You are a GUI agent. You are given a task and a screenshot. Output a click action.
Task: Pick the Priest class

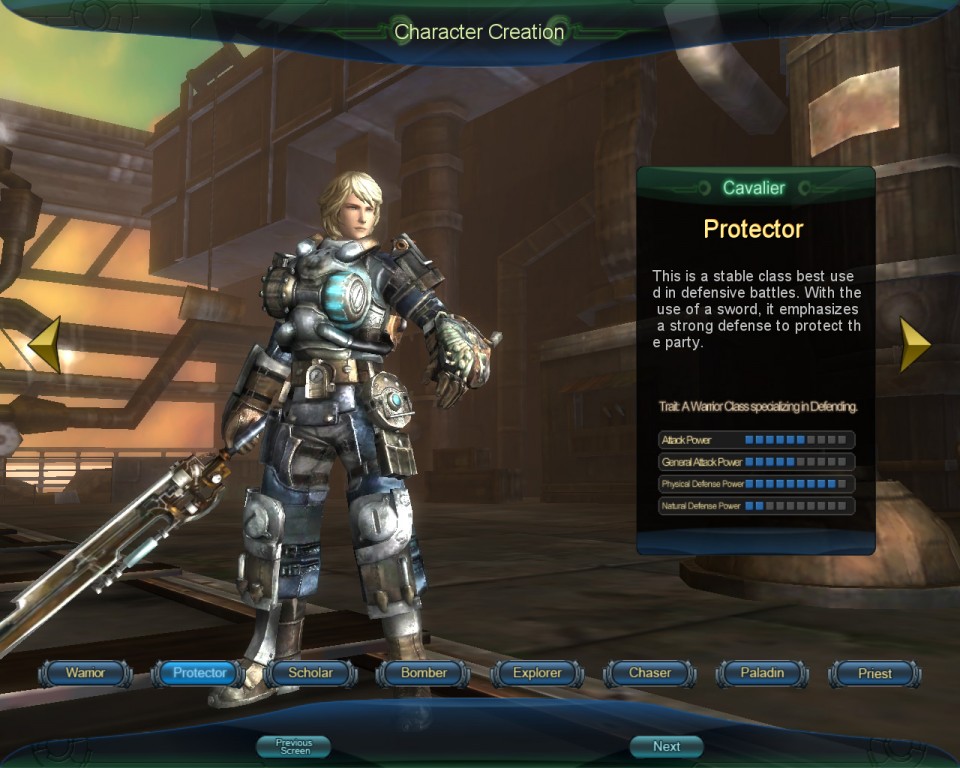coord(875,673)
